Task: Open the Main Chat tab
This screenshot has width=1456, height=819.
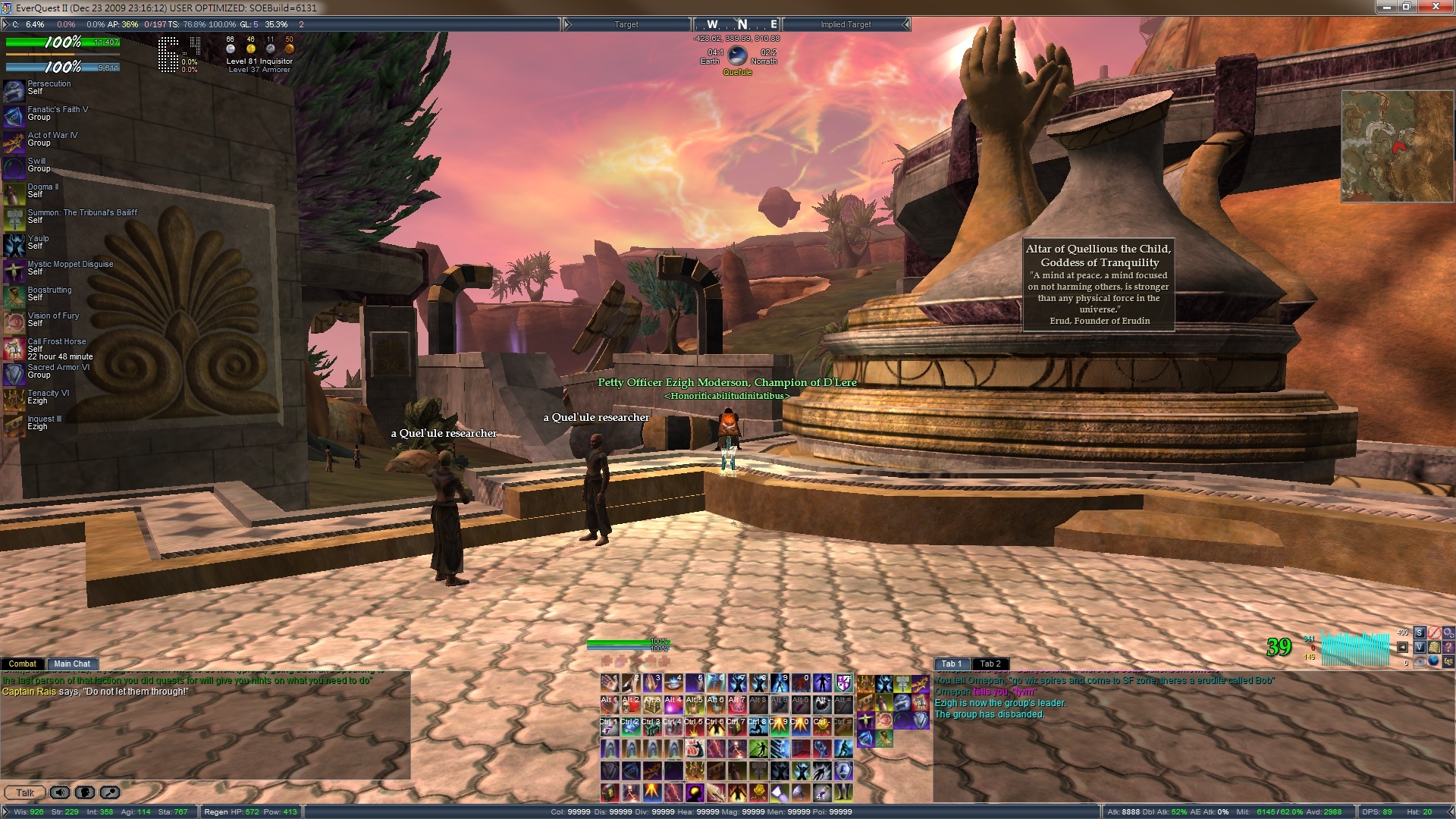Action: [72, 664]
